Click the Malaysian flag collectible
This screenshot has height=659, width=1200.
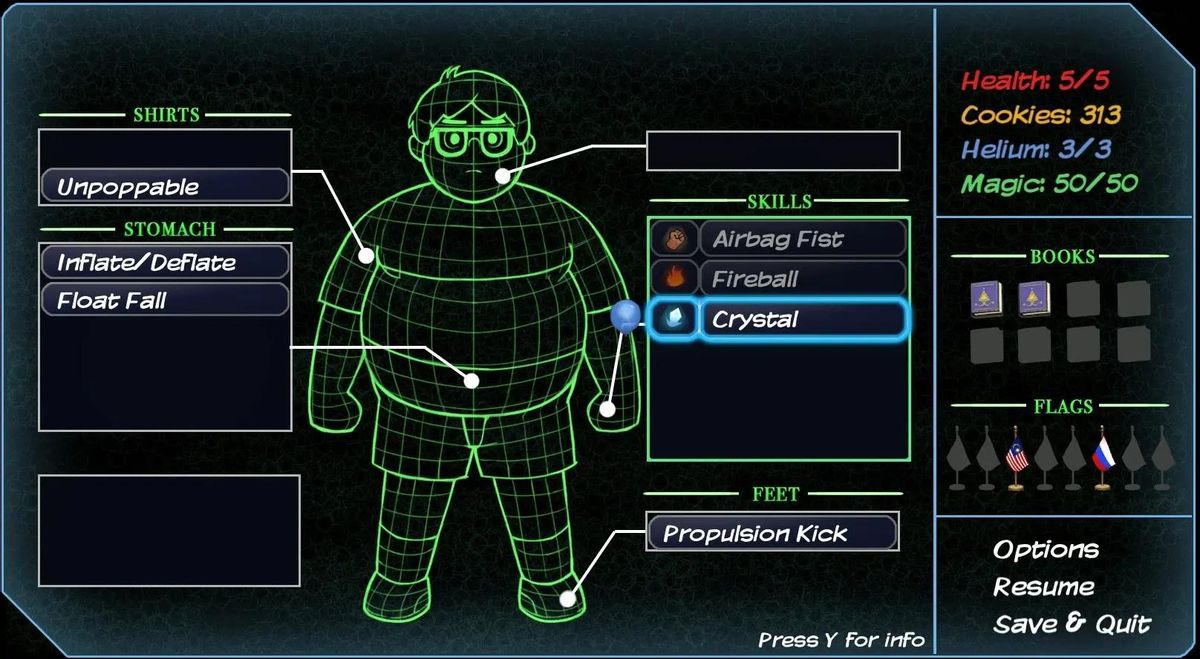1018,458
